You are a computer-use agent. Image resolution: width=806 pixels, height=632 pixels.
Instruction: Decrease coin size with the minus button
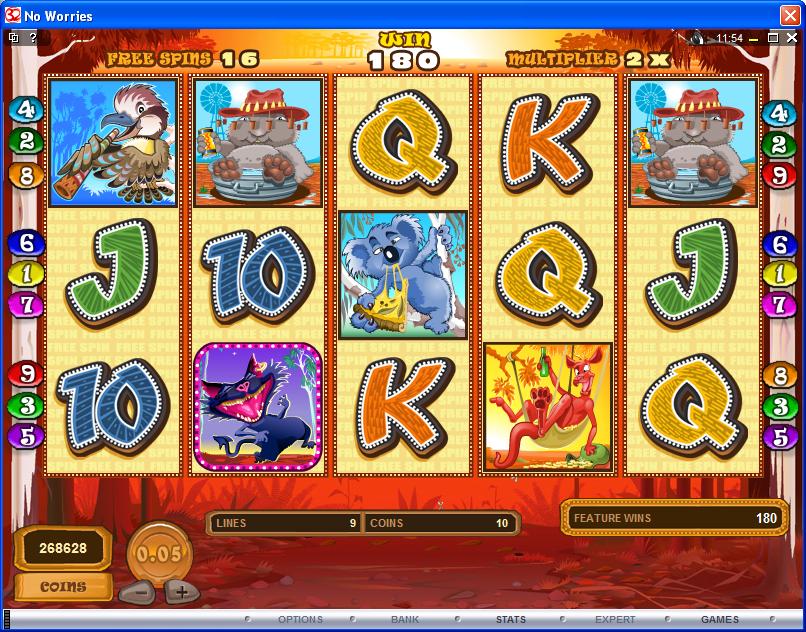click(x=139, y=591)
